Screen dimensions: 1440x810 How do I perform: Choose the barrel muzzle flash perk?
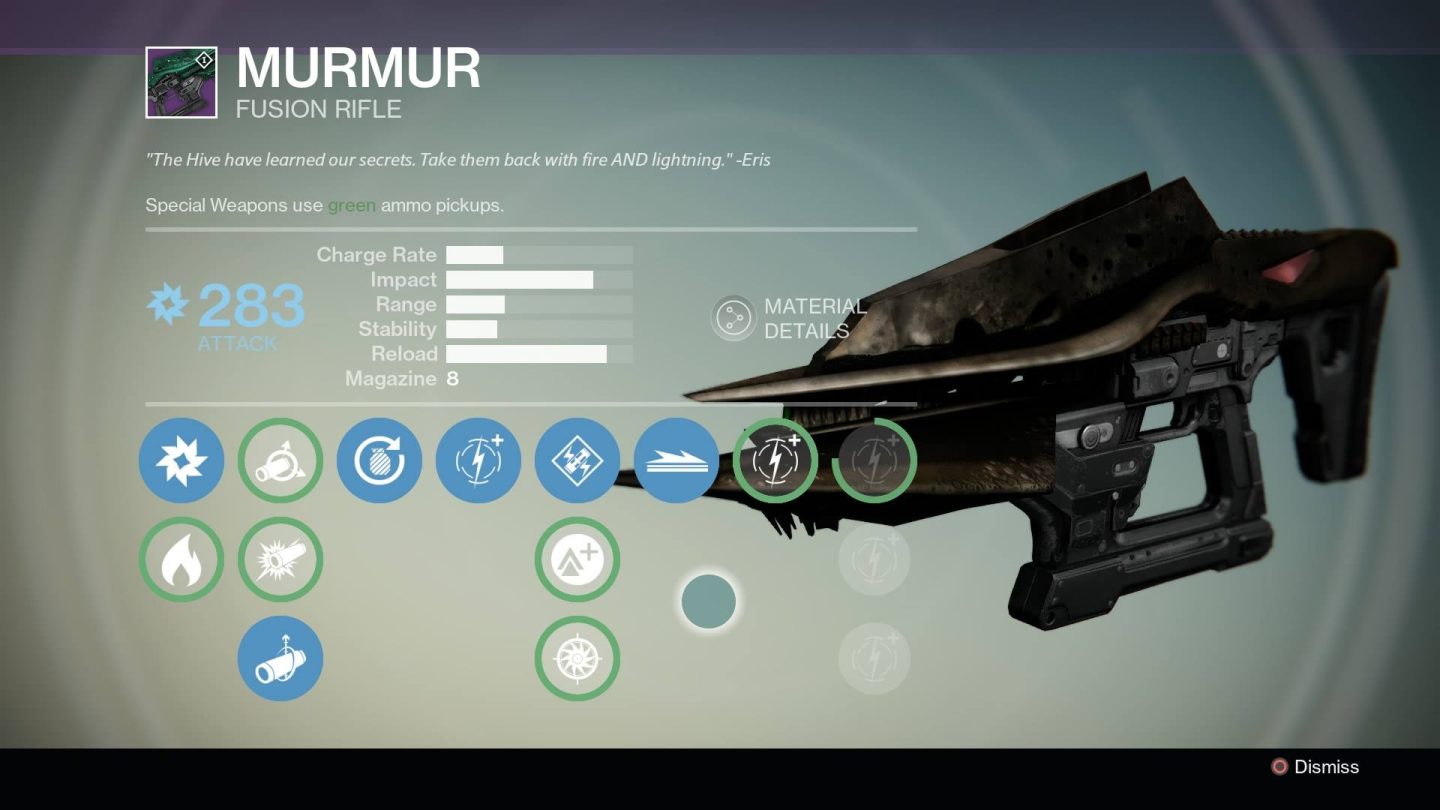[x=280, y=559]
